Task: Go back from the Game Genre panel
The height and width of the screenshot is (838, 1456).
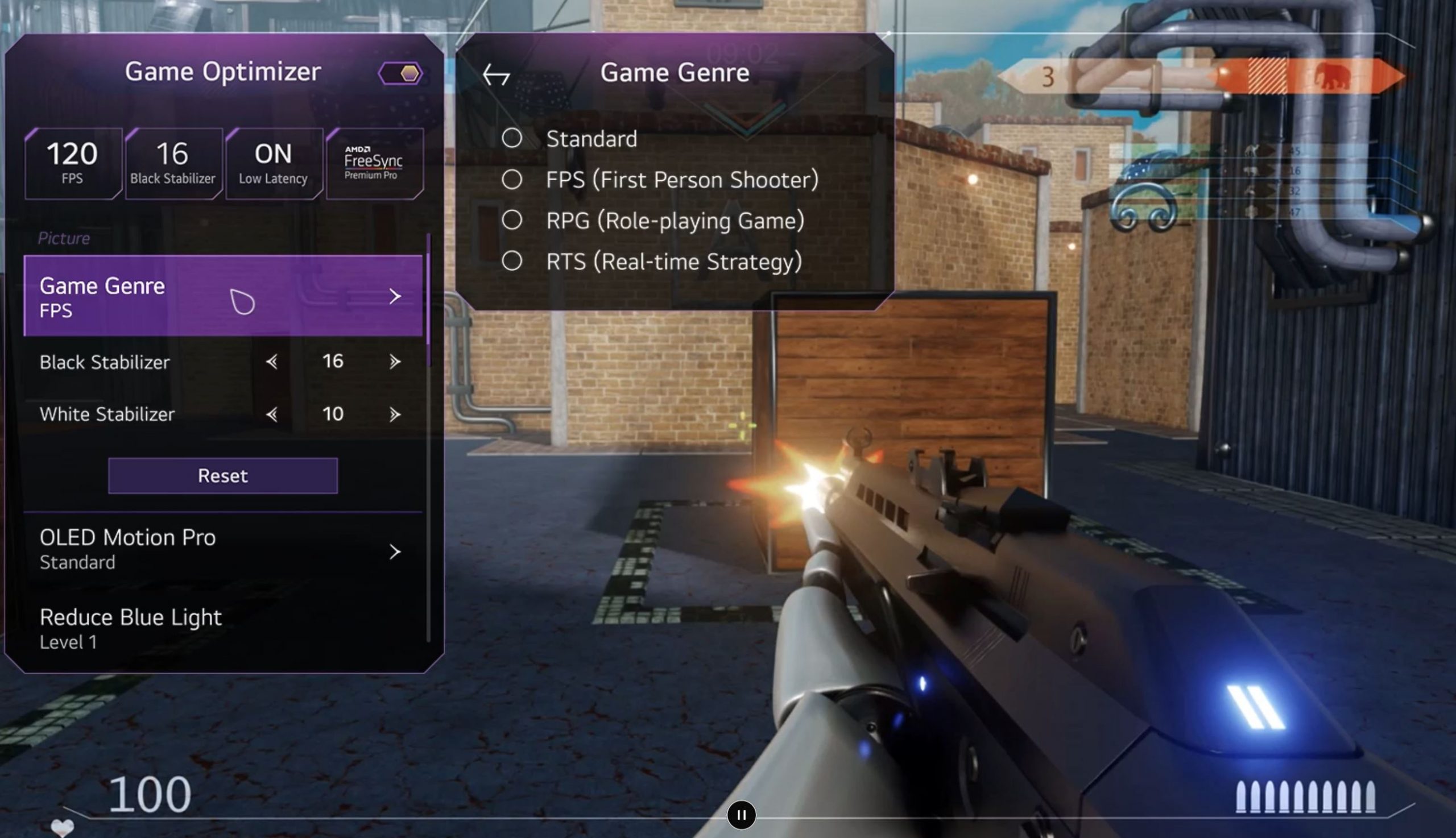Action: [x=497, y=75]
